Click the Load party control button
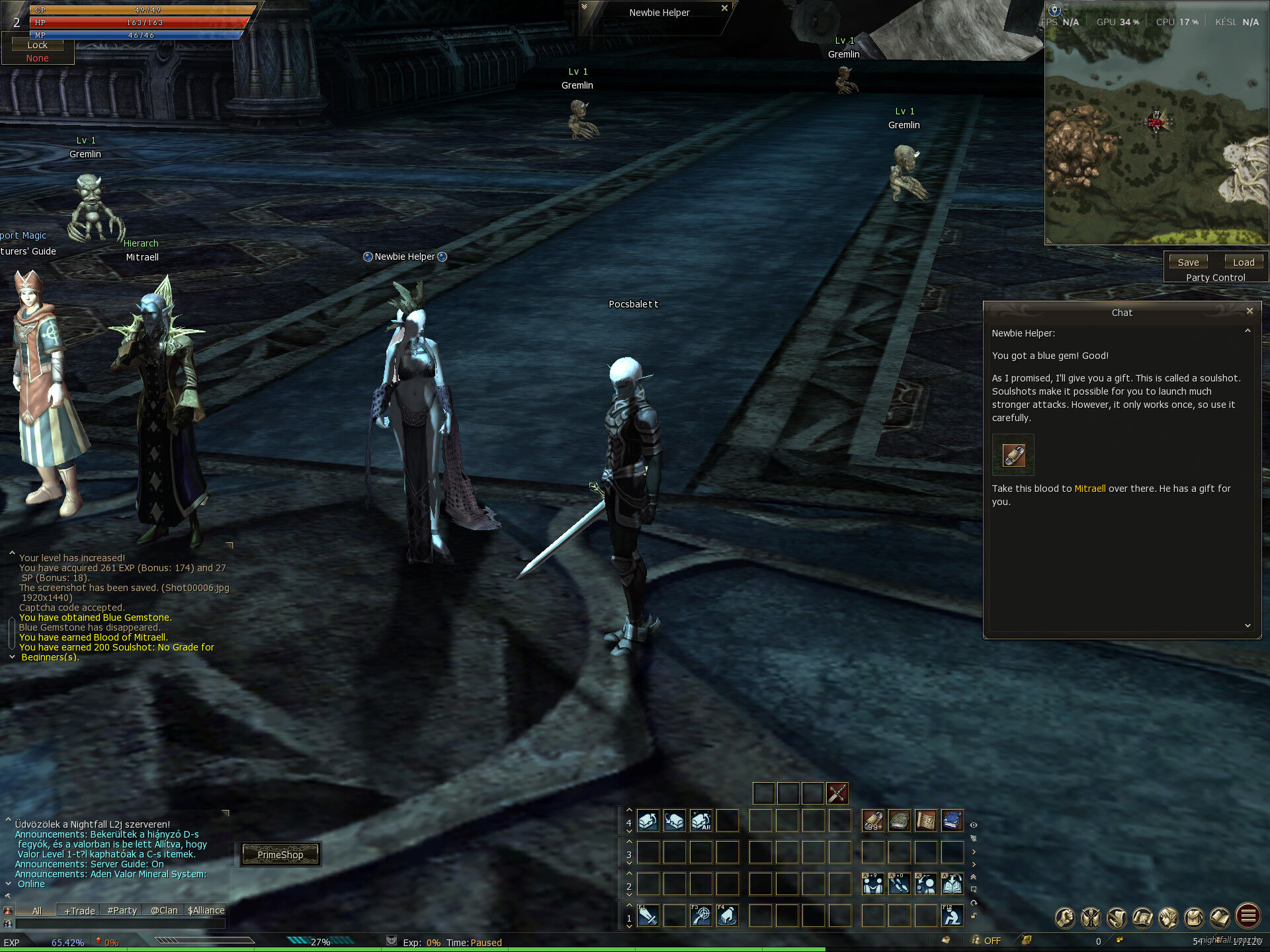1270x952 pixels. [1244, 262]
